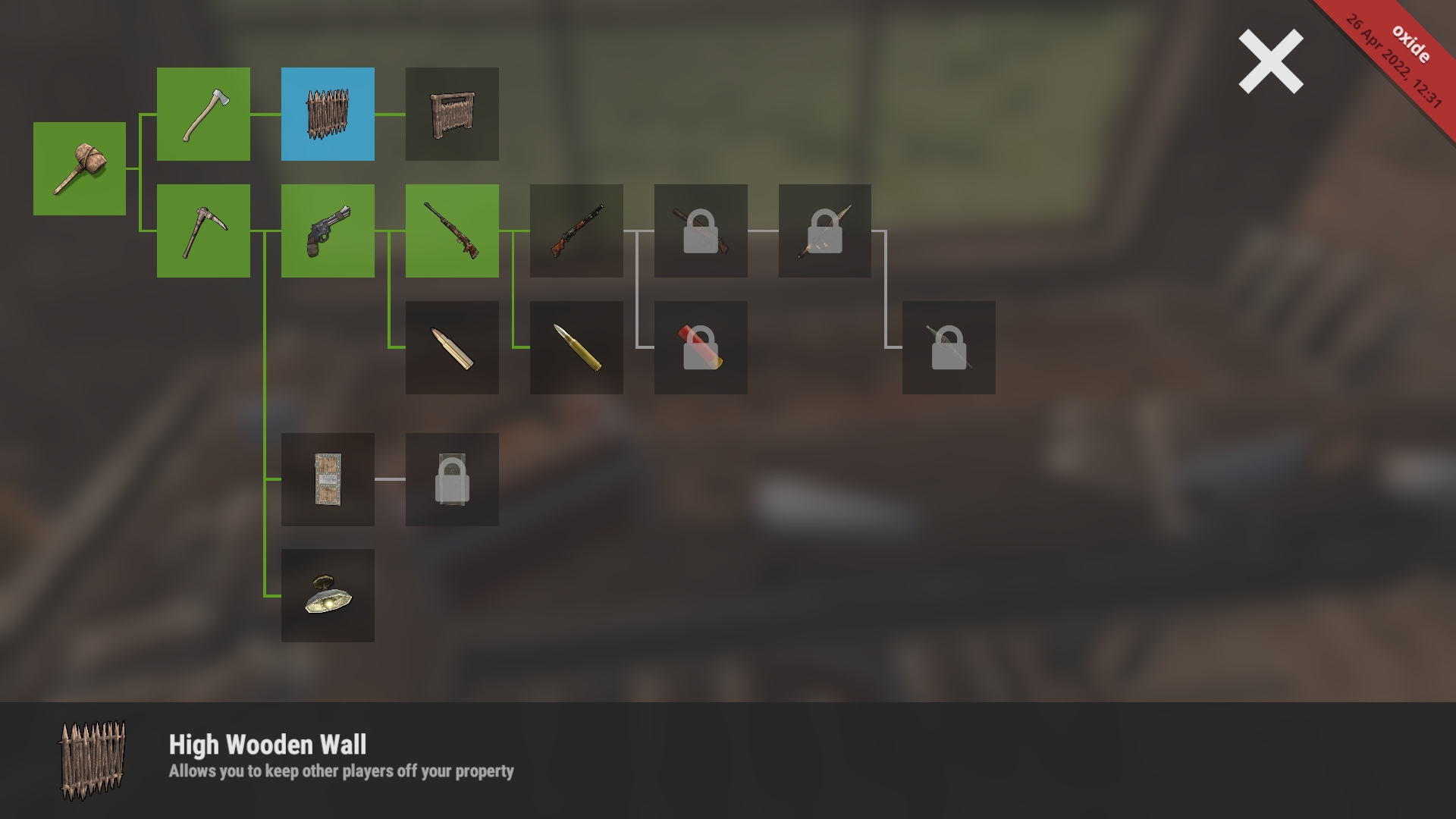Select the wooden door node
The image size is (1456, 819).
coord(328,479)
